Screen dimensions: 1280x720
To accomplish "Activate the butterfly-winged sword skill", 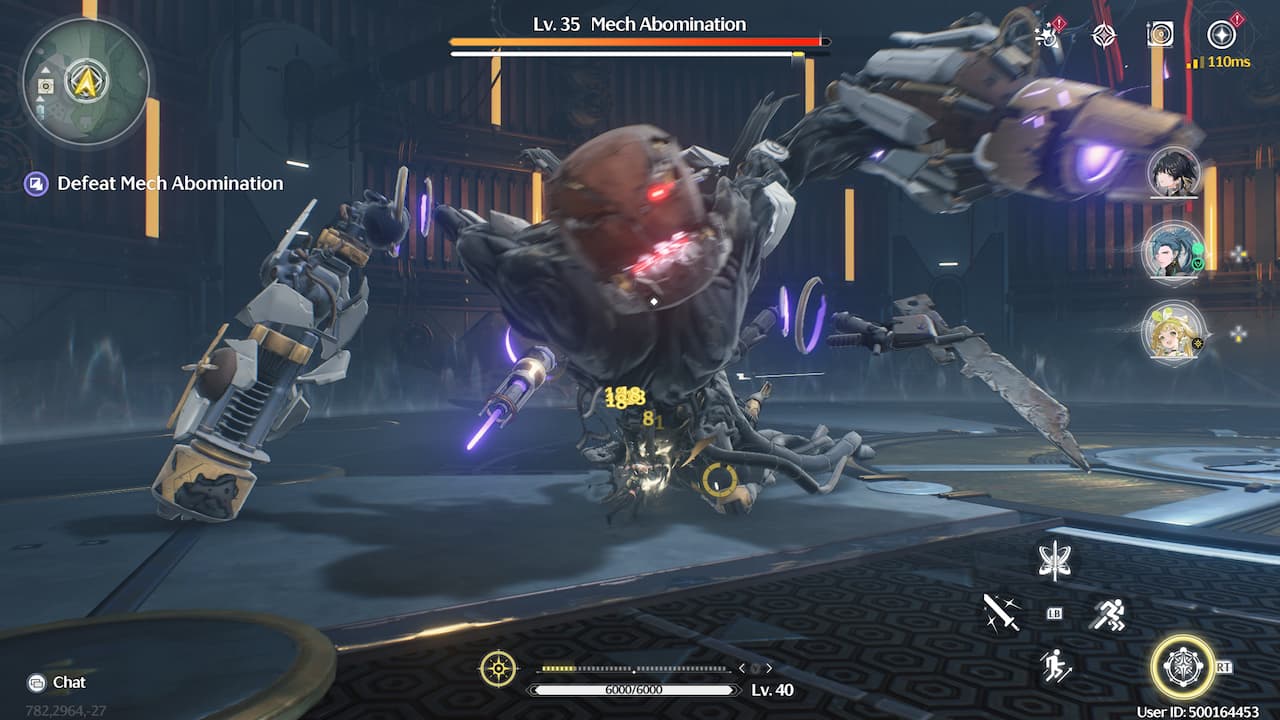I will (x=1054, y=561).
